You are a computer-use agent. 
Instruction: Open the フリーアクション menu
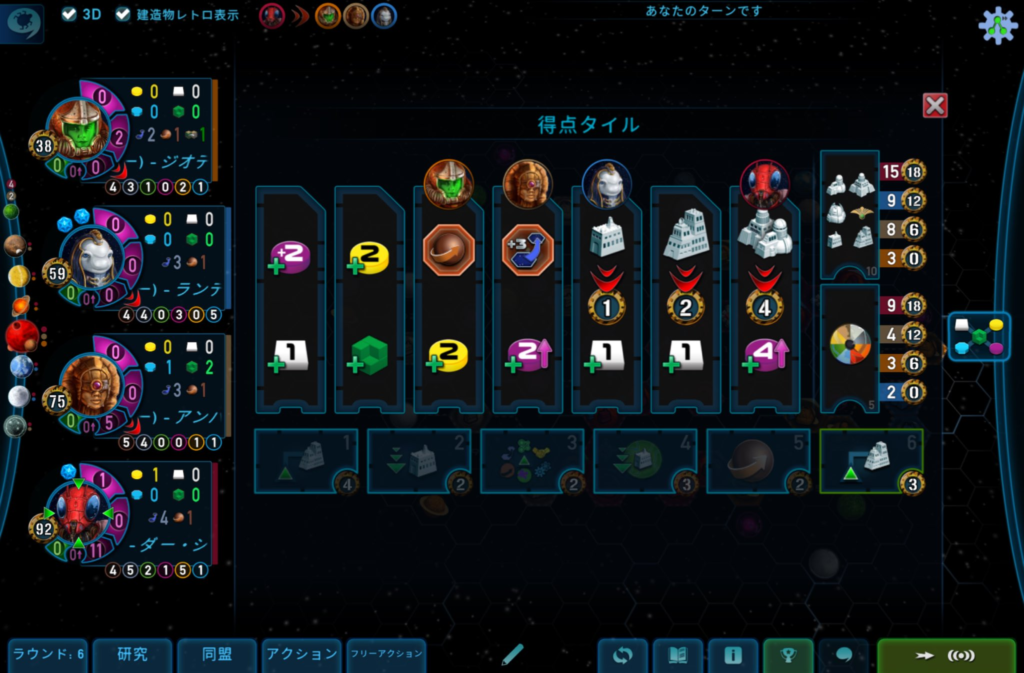point(386,655)
